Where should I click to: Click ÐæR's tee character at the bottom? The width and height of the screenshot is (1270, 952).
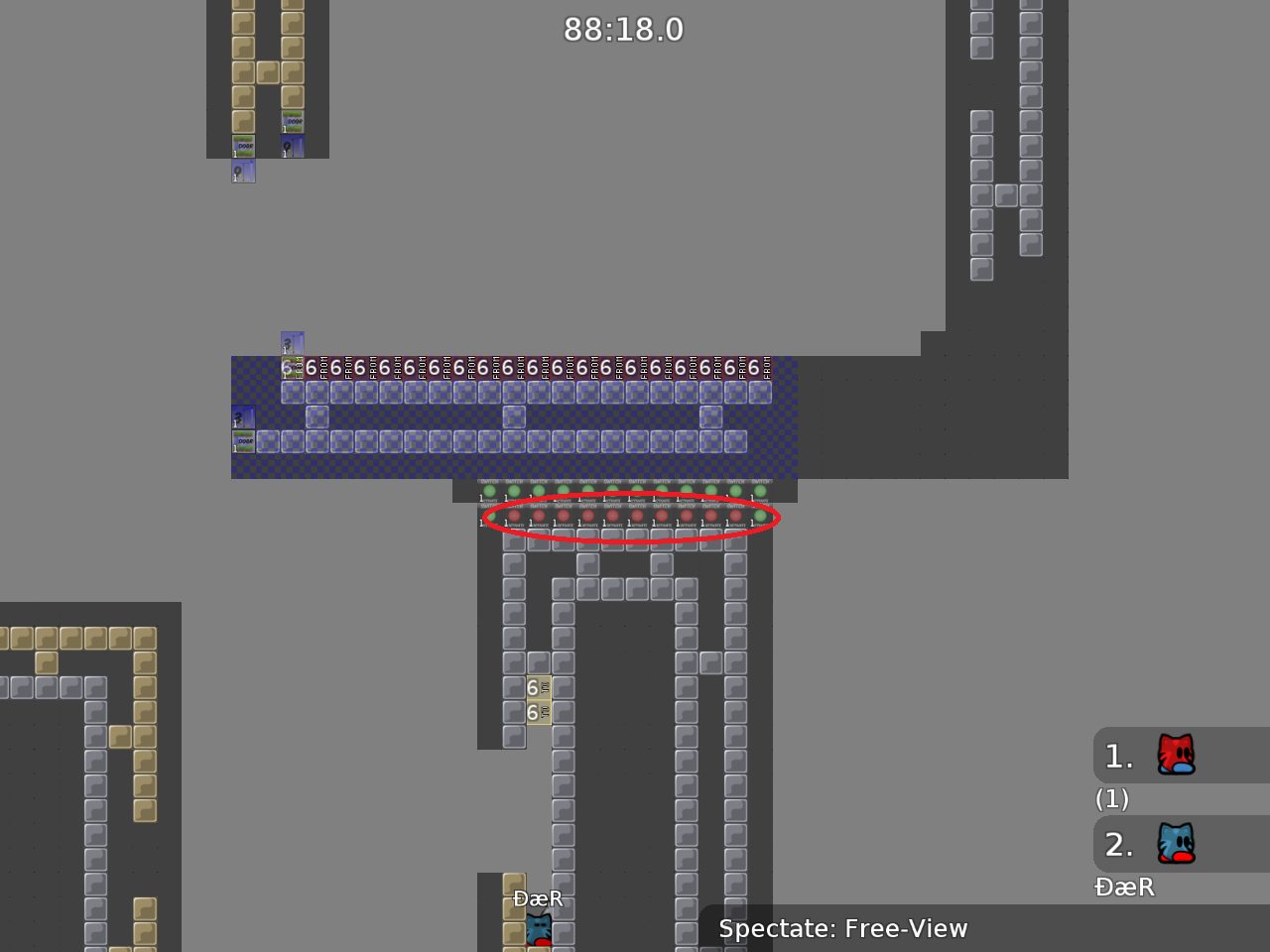(537, 930)
